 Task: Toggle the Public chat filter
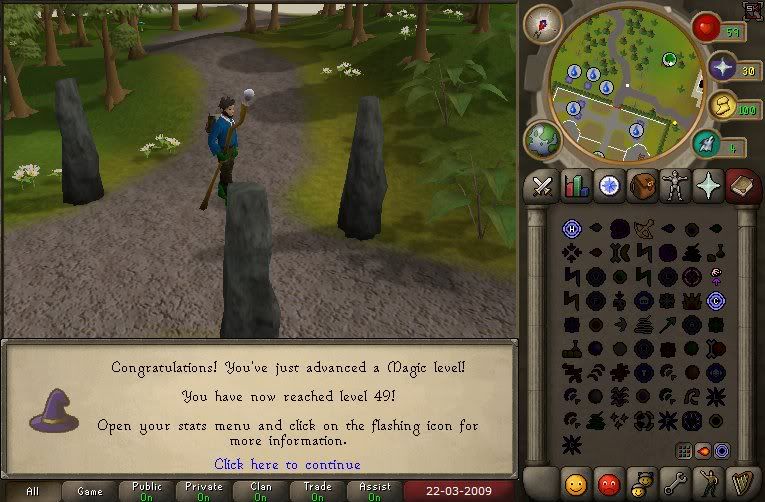[x=147, y=491]
